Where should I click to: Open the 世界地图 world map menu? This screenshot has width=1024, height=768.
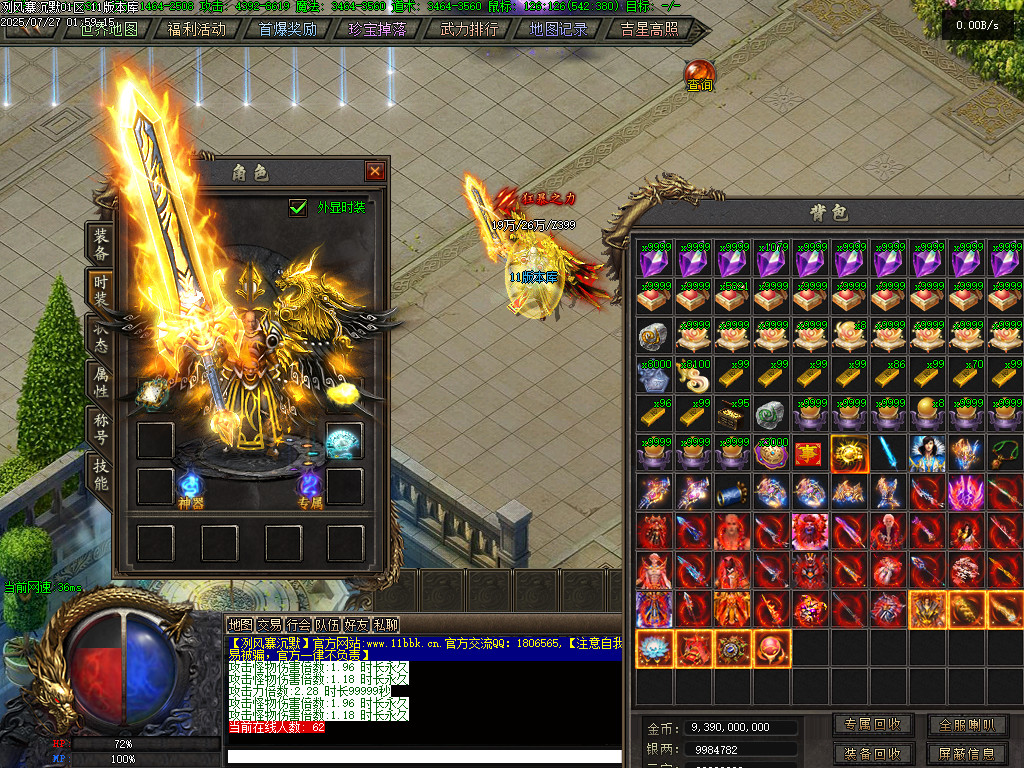tap(108, 29)
